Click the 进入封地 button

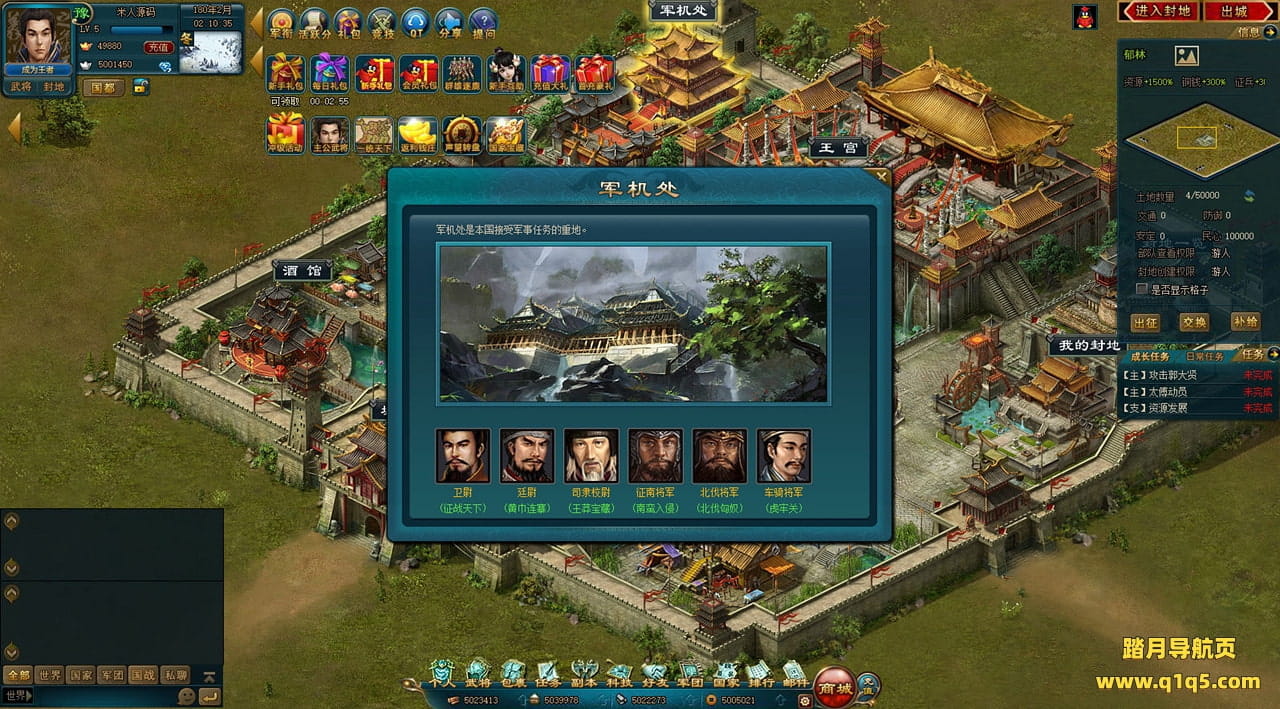click(x=1163, y=11)
